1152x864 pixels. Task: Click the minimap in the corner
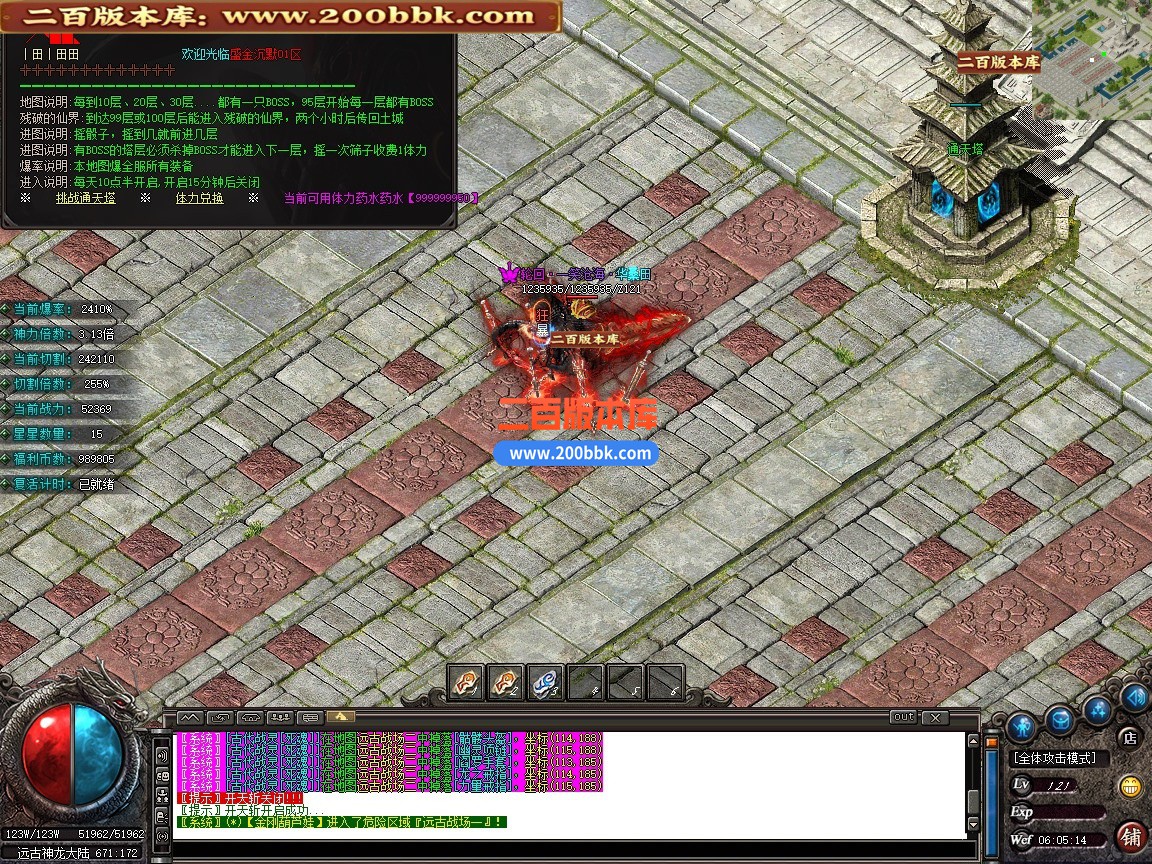click(x=1092, y=59)
